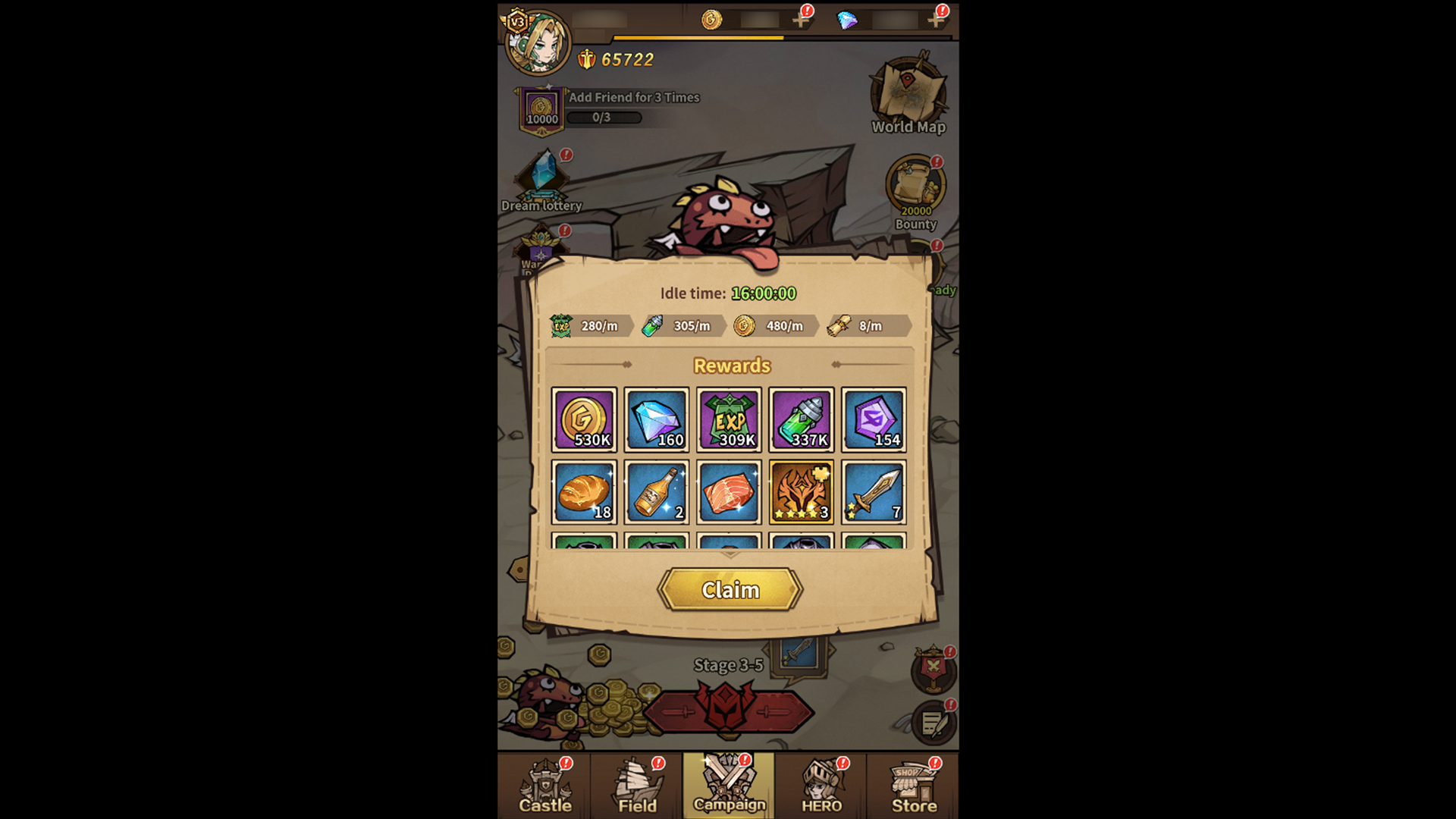Add gold with the top bar plus icon
The width and height of the screenshot is (1456, 819).
click(x=801, y=20)
